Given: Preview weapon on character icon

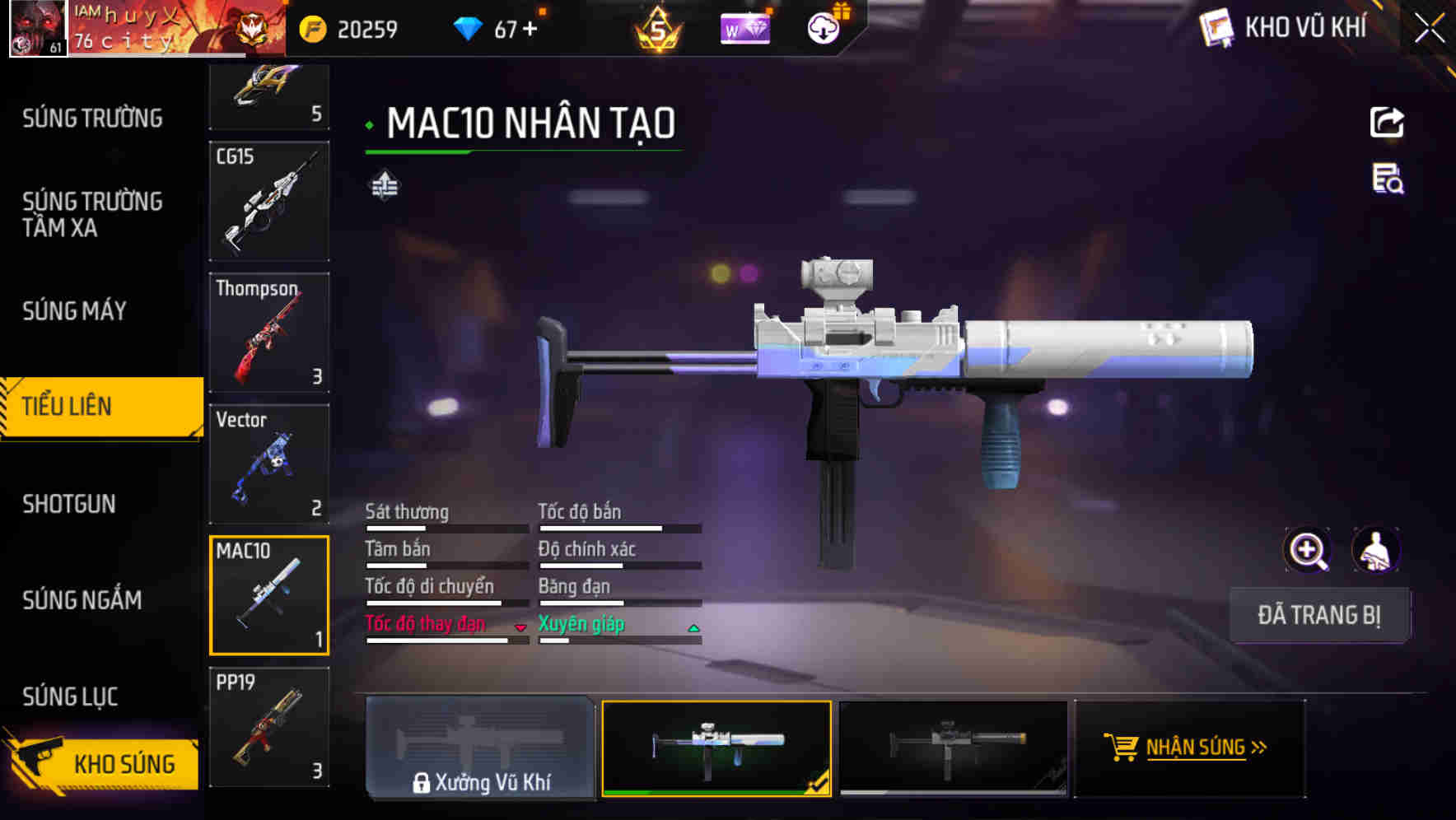Looking at the screenshot, I should [x=1375, y=551].
